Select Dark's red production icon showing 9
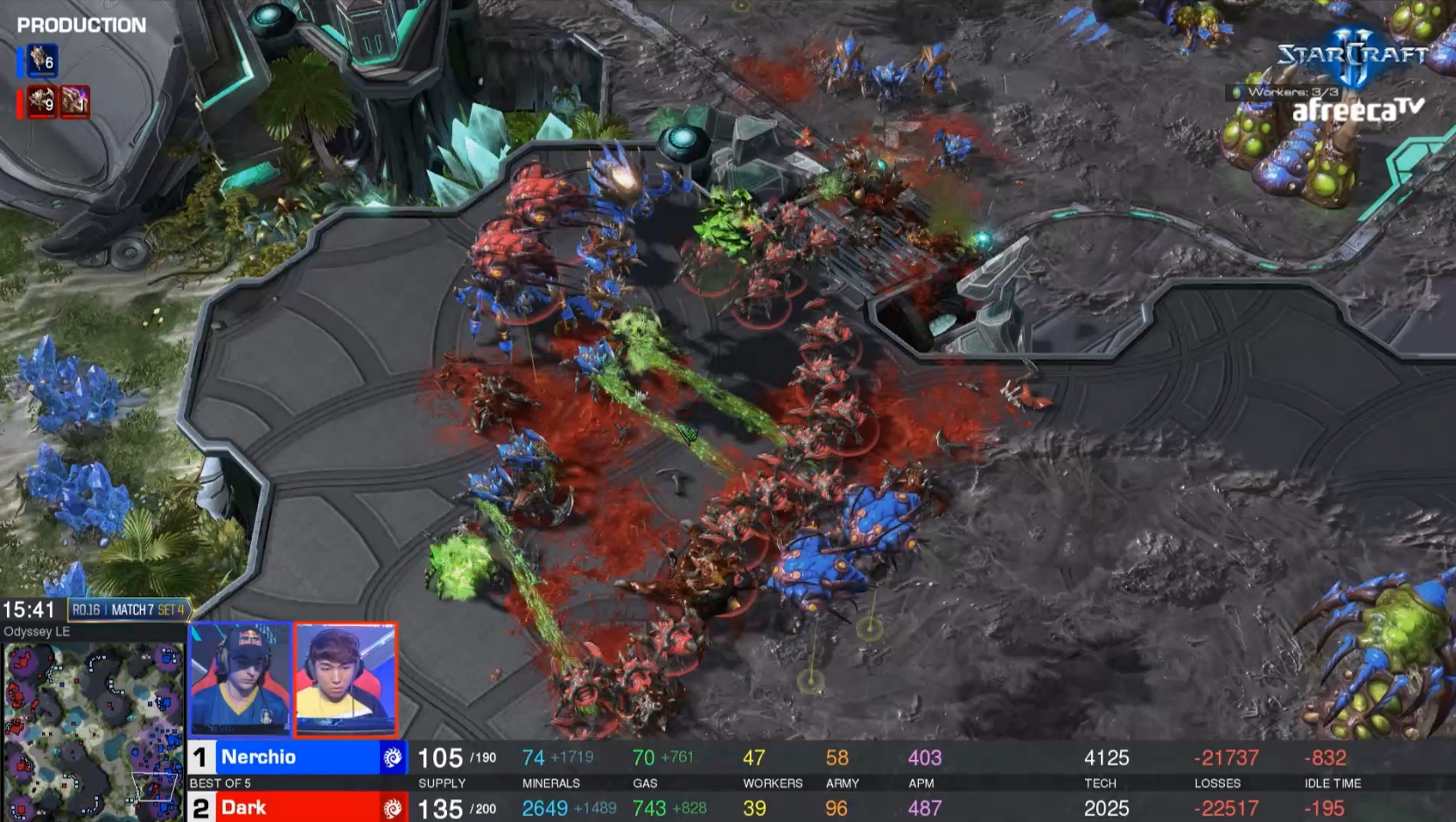This screenshot has height=822, width=1456. point(41,102)
